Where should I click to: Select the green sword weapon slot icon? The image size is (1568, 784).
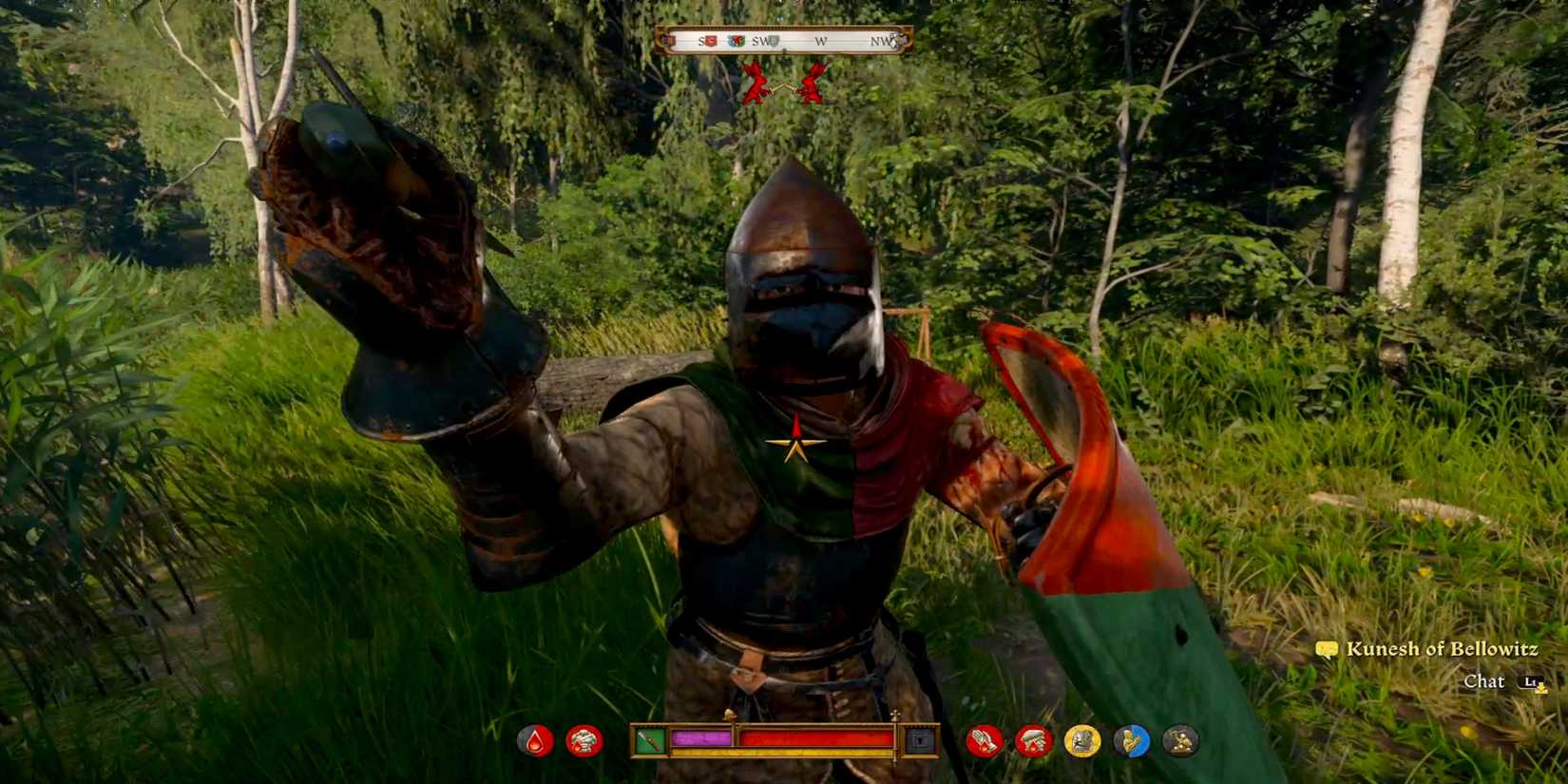649,739
